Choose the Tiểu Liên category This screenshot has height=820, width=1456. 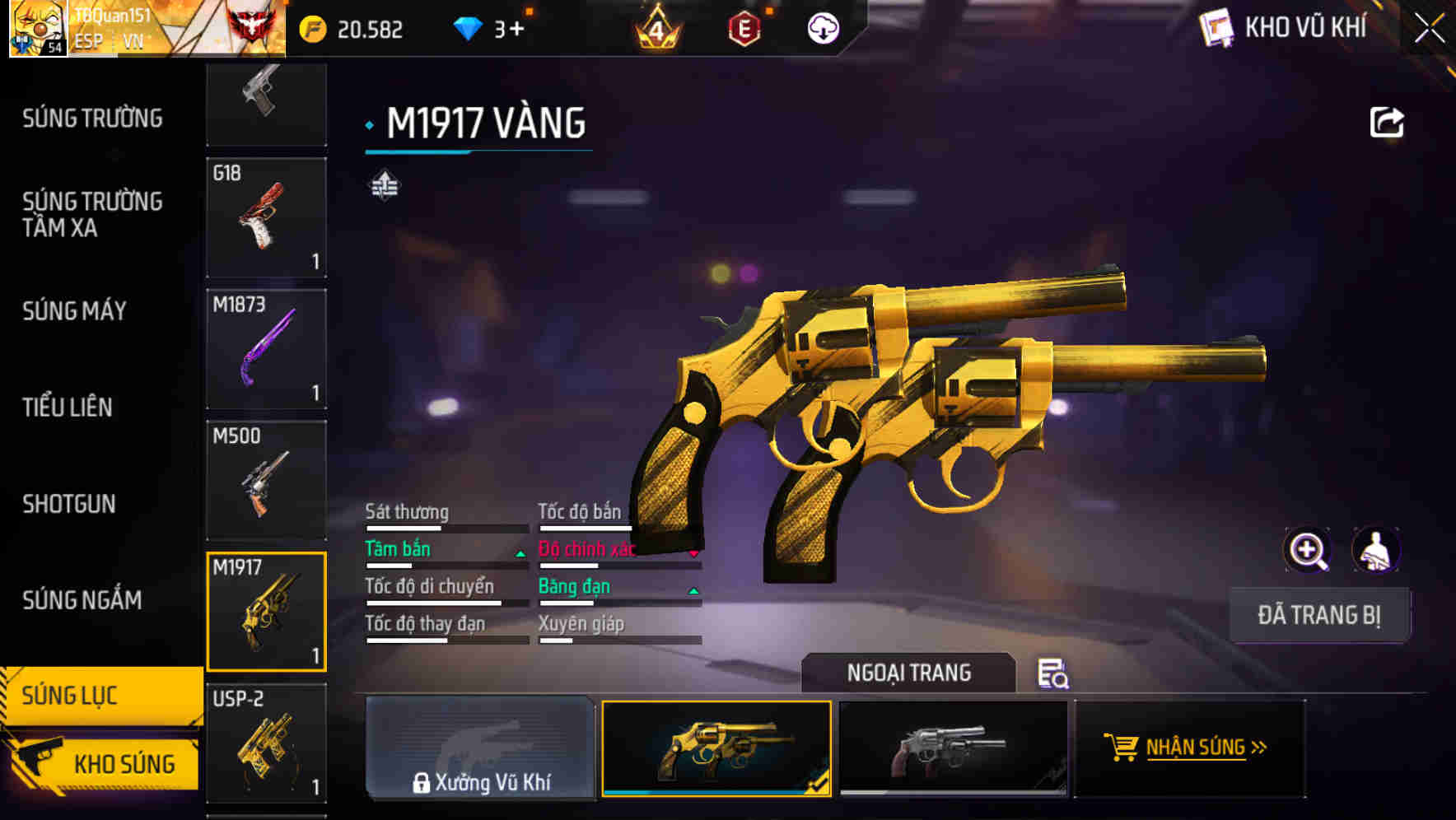pos(68,407)
